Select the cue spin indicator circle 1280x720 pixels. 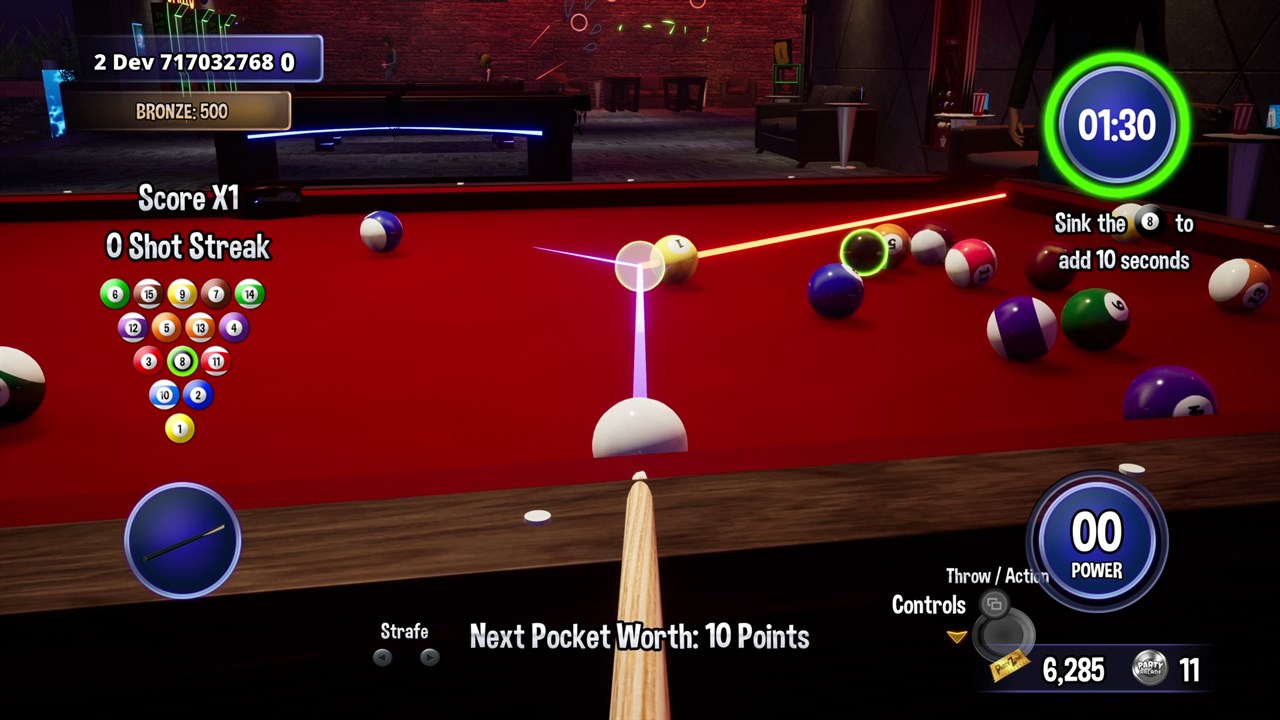(x=182, y=540)
